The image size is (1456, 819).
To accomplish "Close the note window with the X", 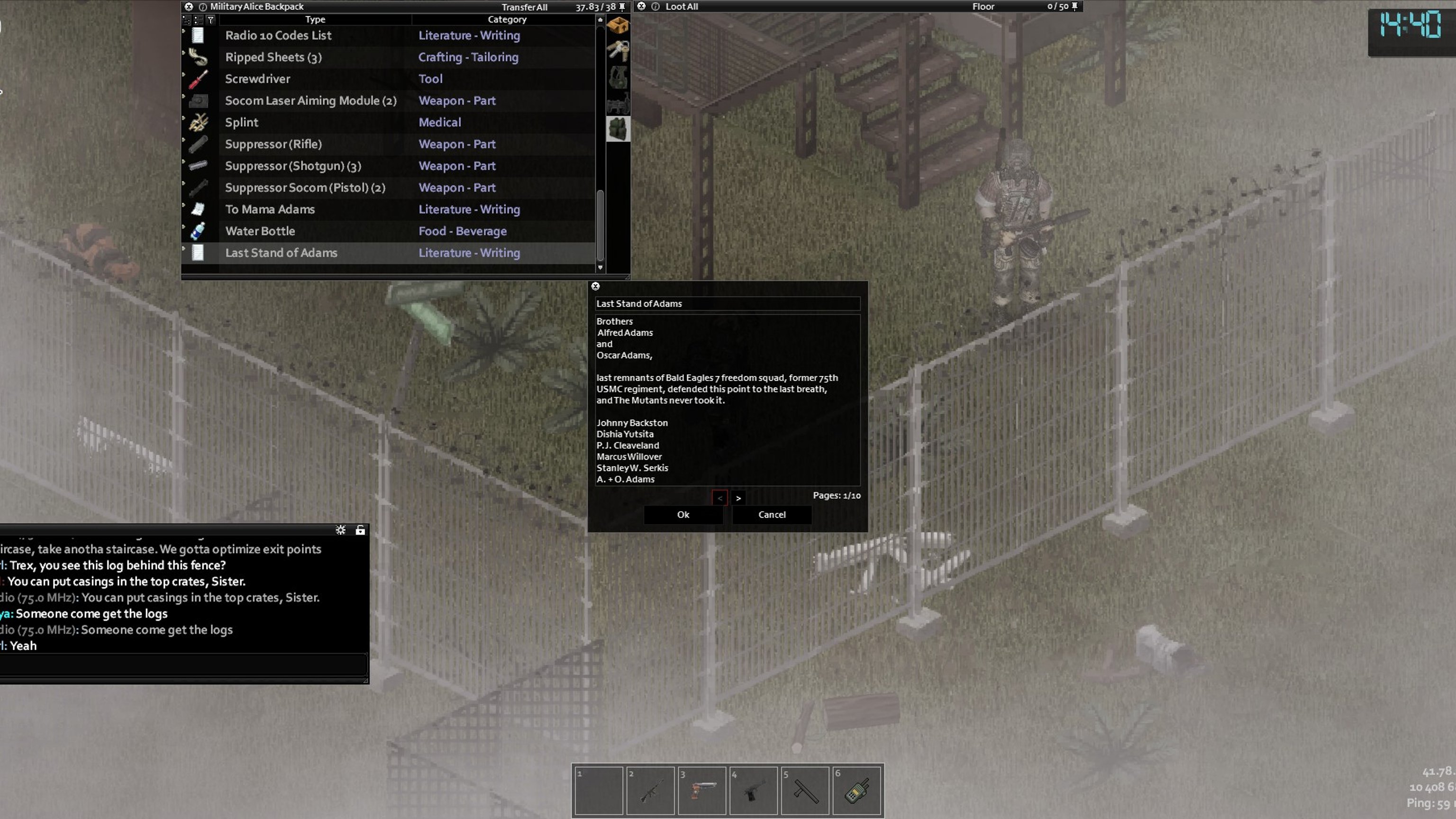I will (x=595, y=286).
